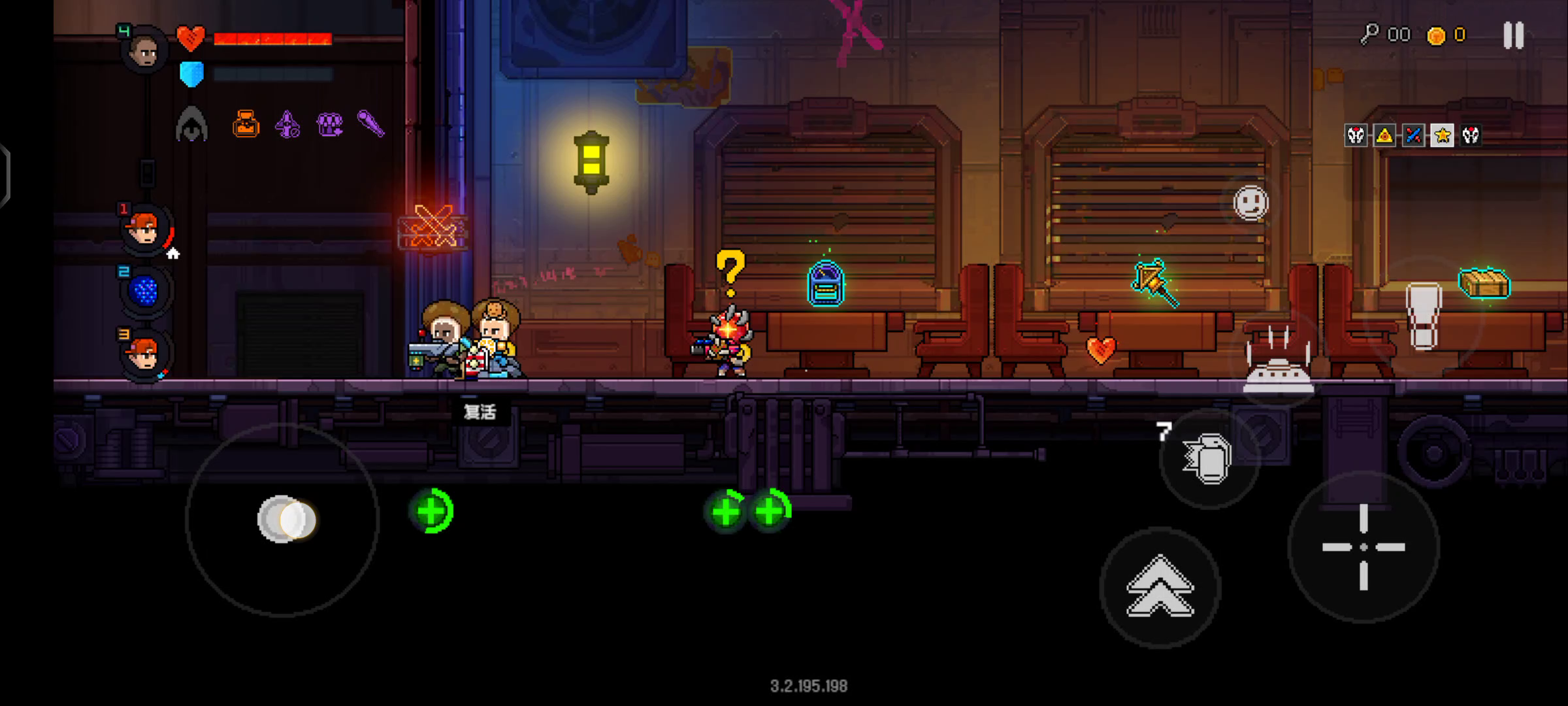Inspect the purple spaceship item icon
This screenshot has width=1568, height=706.
[287, 124]
